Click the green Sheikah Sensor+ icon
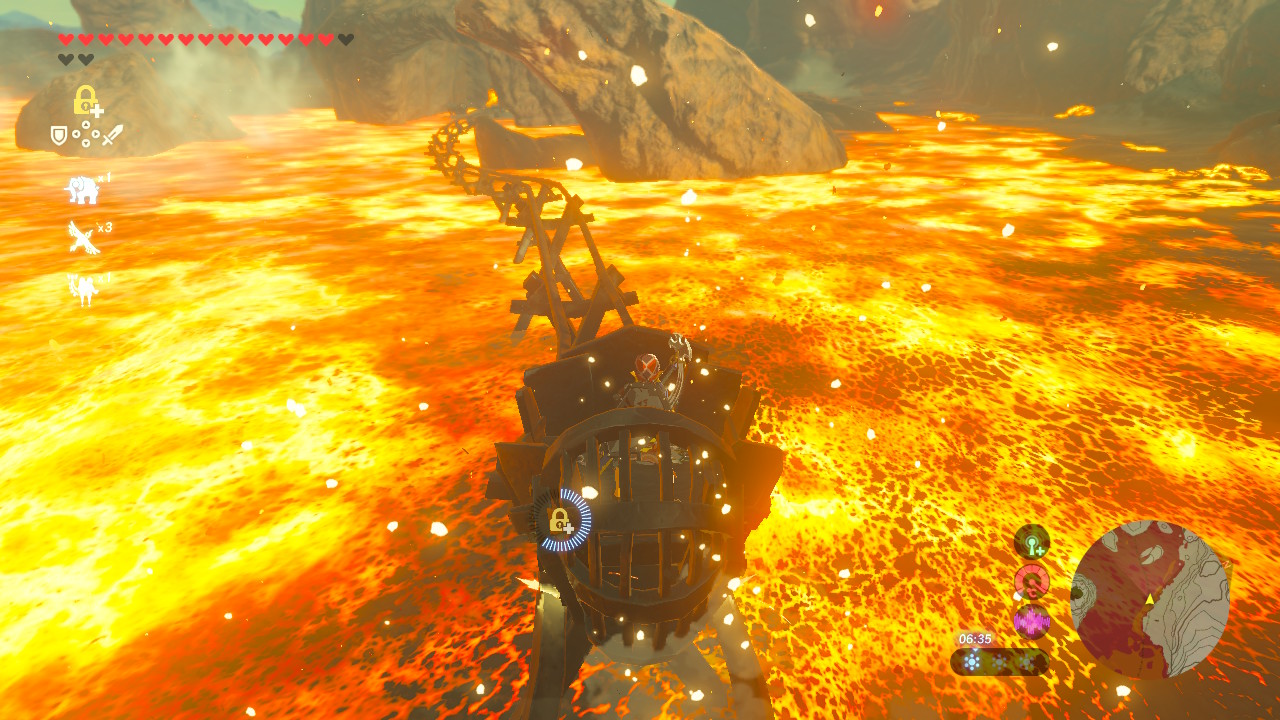Screen dimensions: 1280x720 click(1031, 541)
